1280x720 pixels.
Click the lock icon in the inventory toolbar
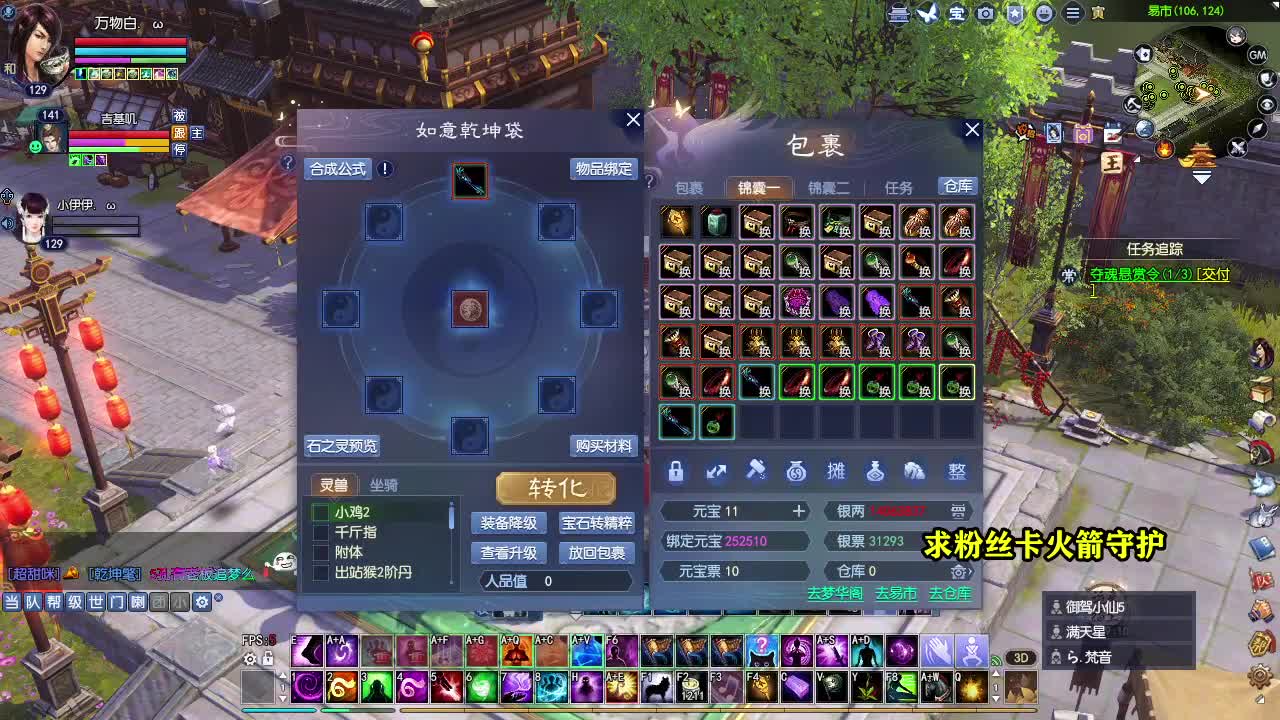(675, 472)
